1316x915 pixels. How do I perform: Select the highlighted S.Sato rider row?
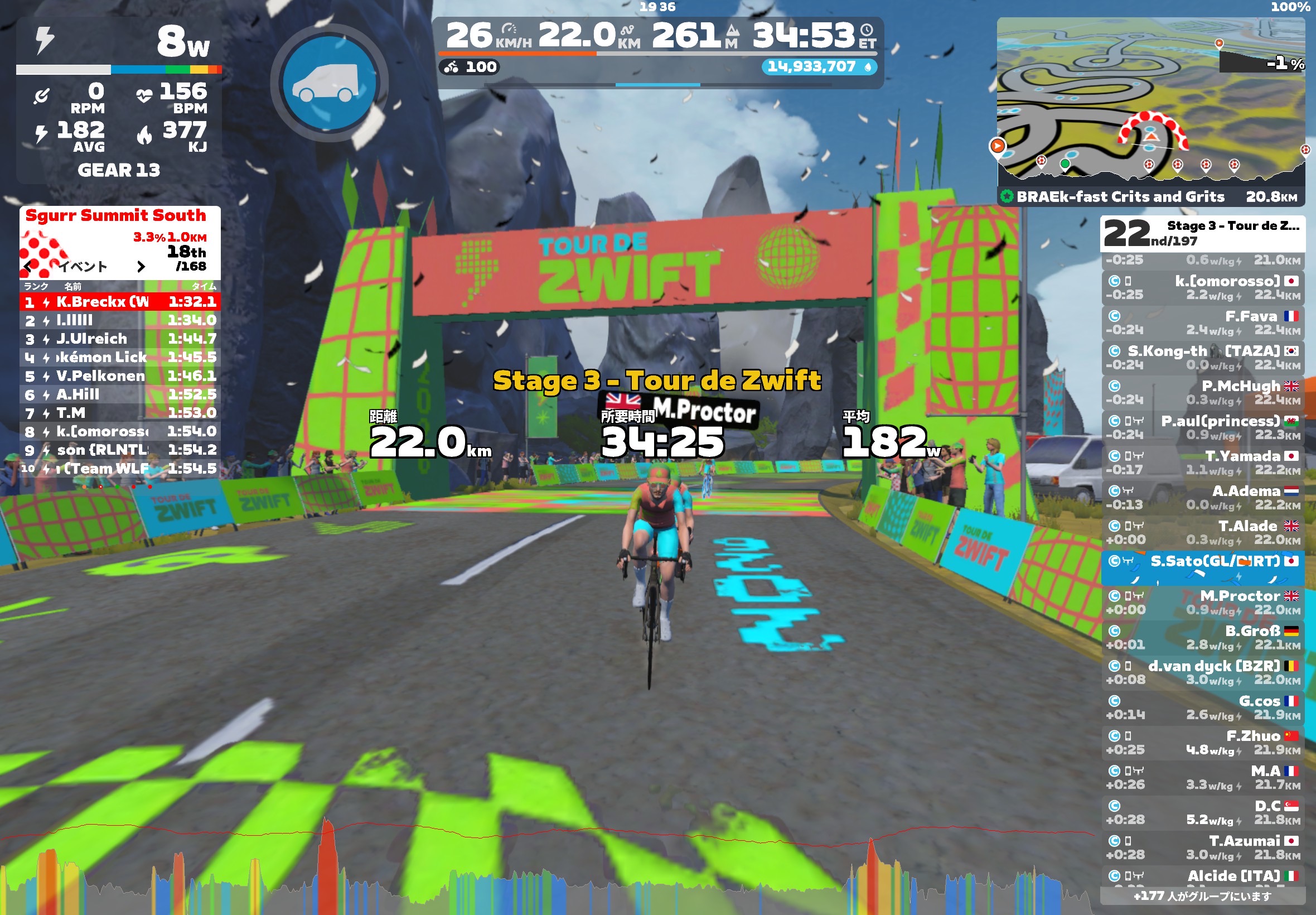[x=1202, y=567]
